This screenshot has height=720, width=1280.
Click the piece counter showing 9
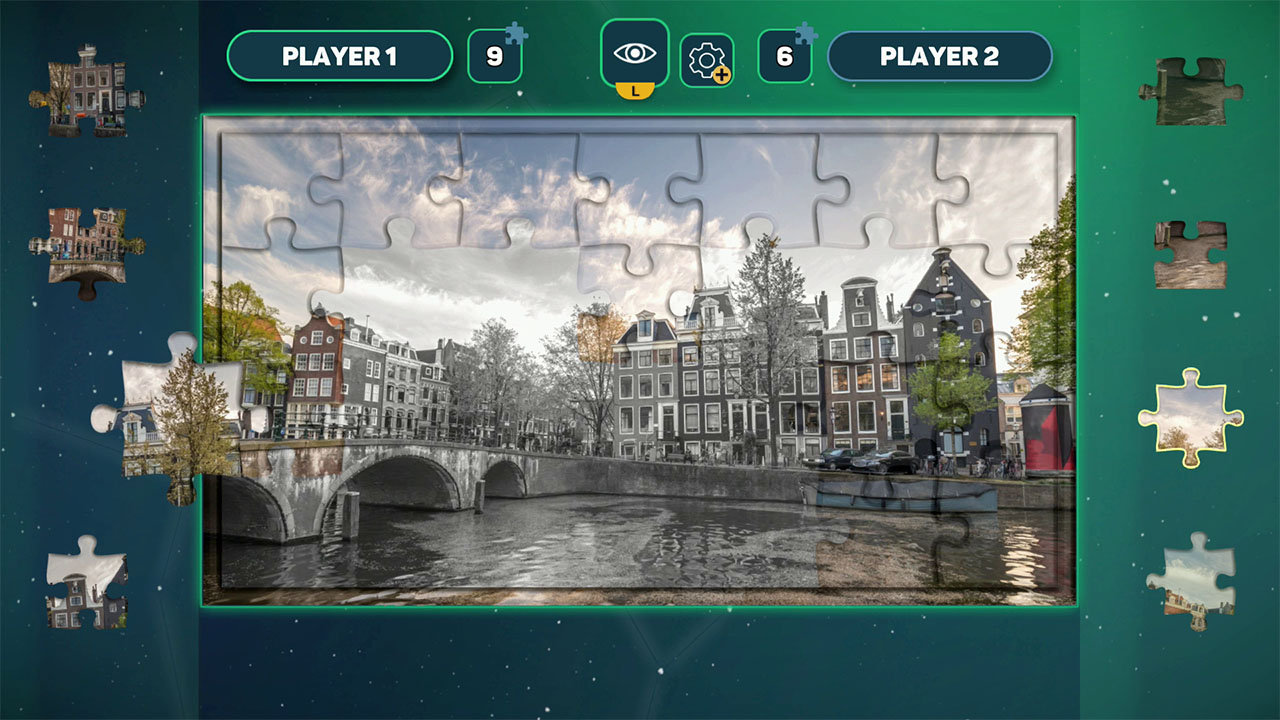495,57
